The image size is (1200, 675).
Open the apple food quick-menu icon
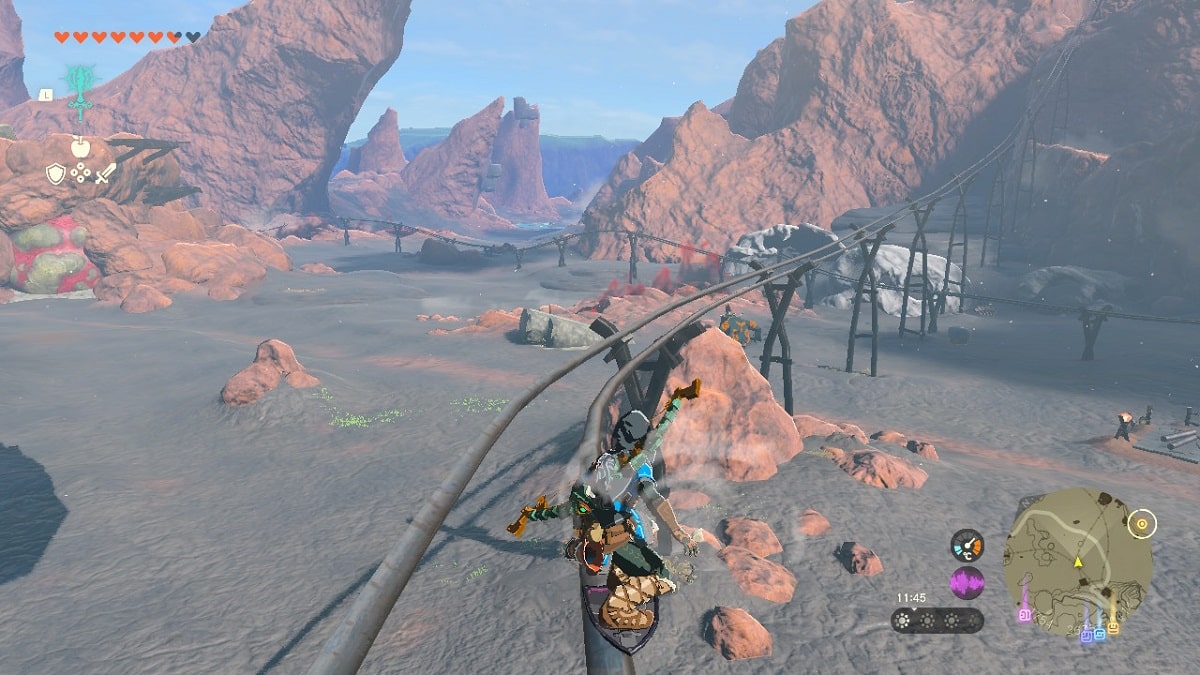[x=80, y=147]
